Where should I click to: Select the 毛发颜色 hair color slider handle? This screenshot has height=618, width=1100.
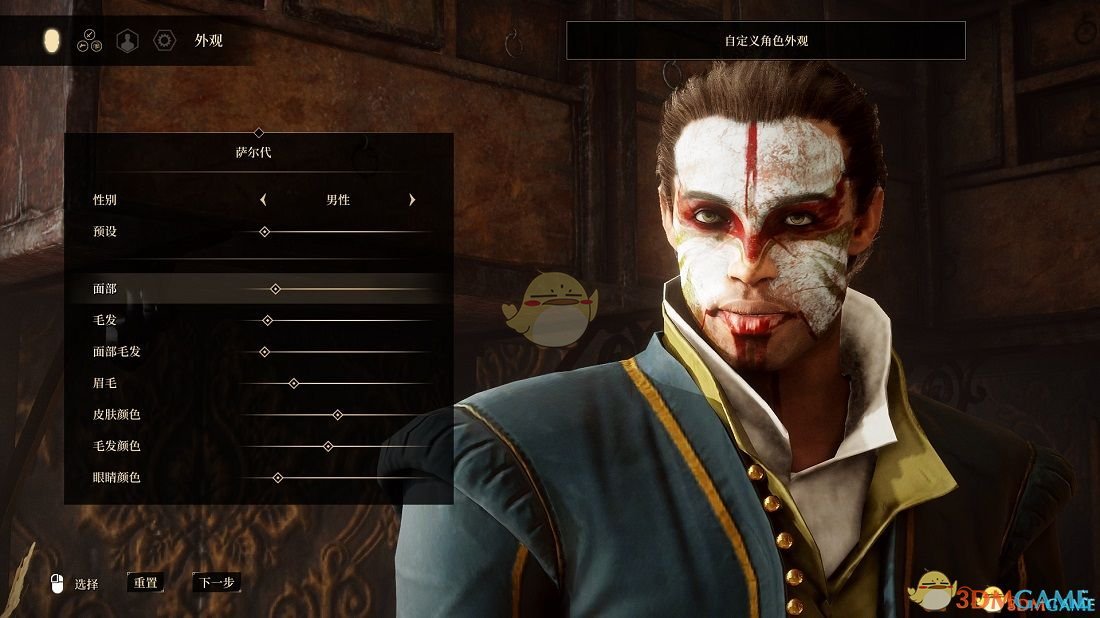pos(328,446)
